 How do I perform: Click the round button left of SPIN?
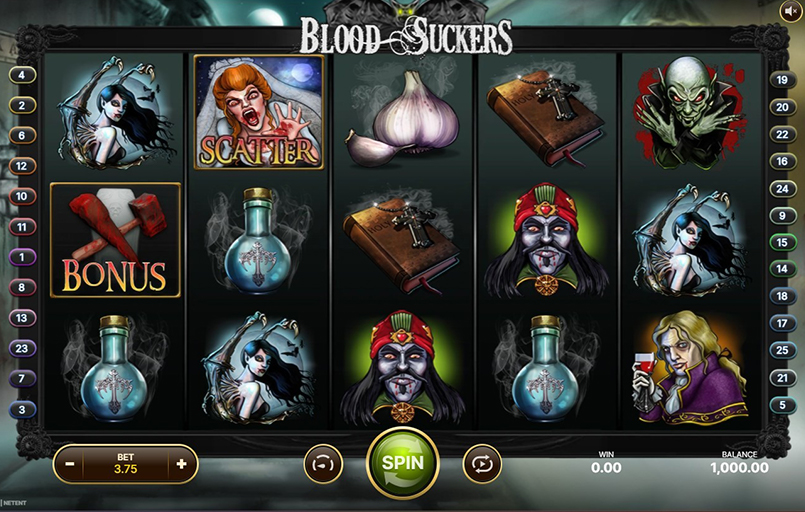tap(323, 464)
